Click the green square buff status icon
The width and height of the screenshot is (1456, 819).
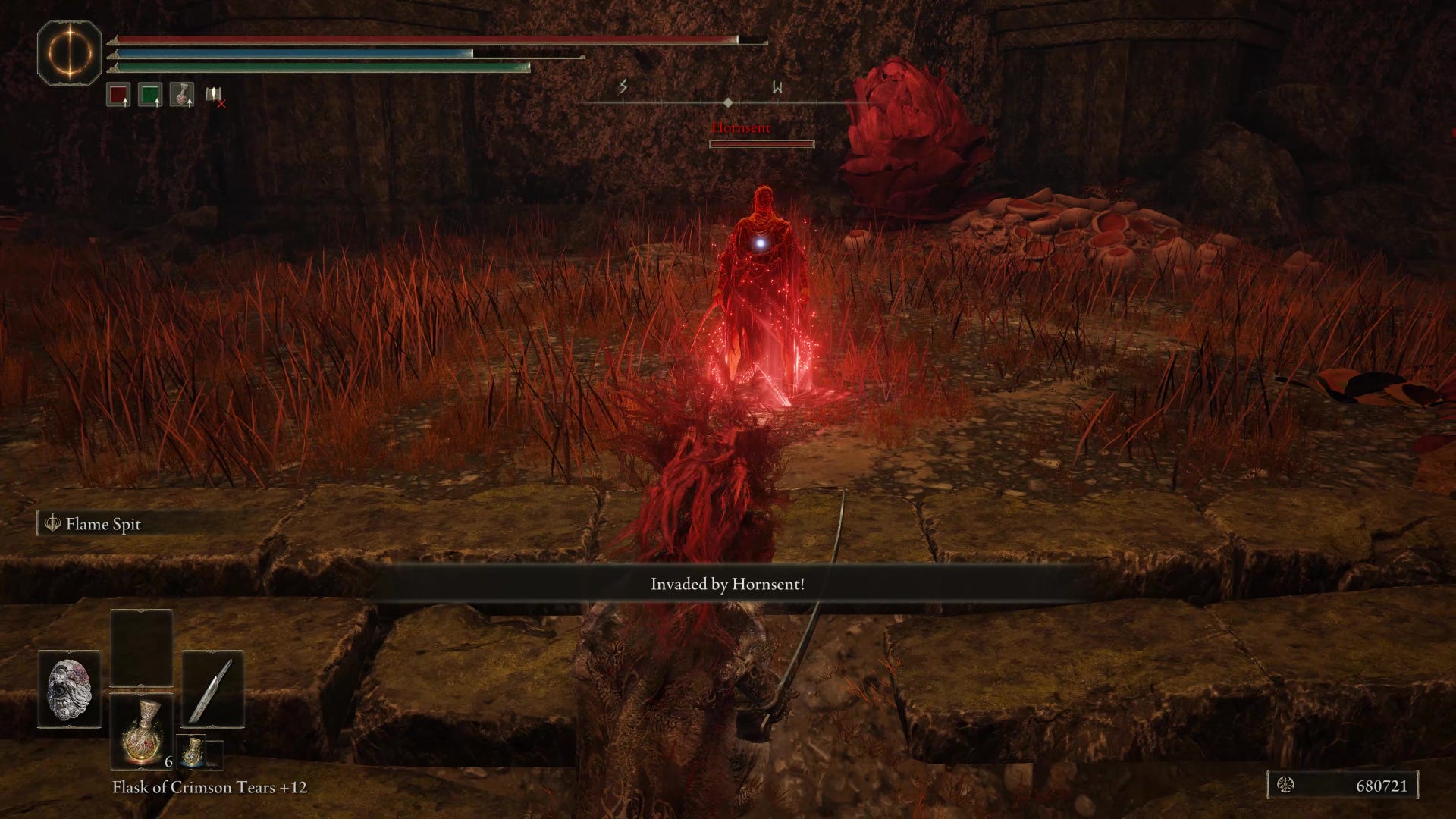pyautogui.click(x=150, y=95)
